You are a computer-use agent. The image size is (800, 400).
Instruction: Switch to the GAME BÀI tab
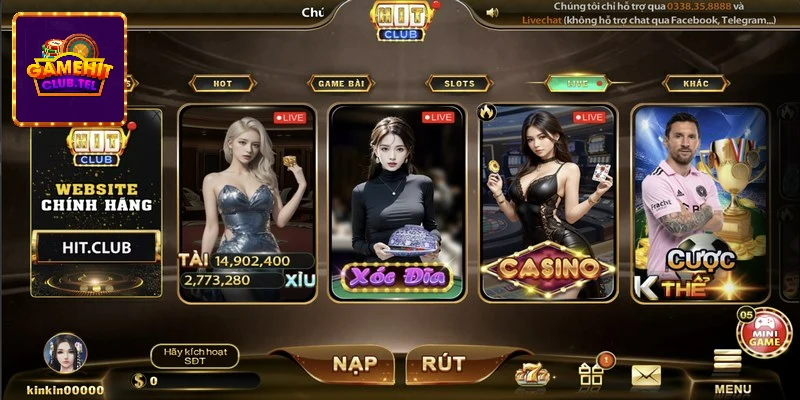coord(340,84)
